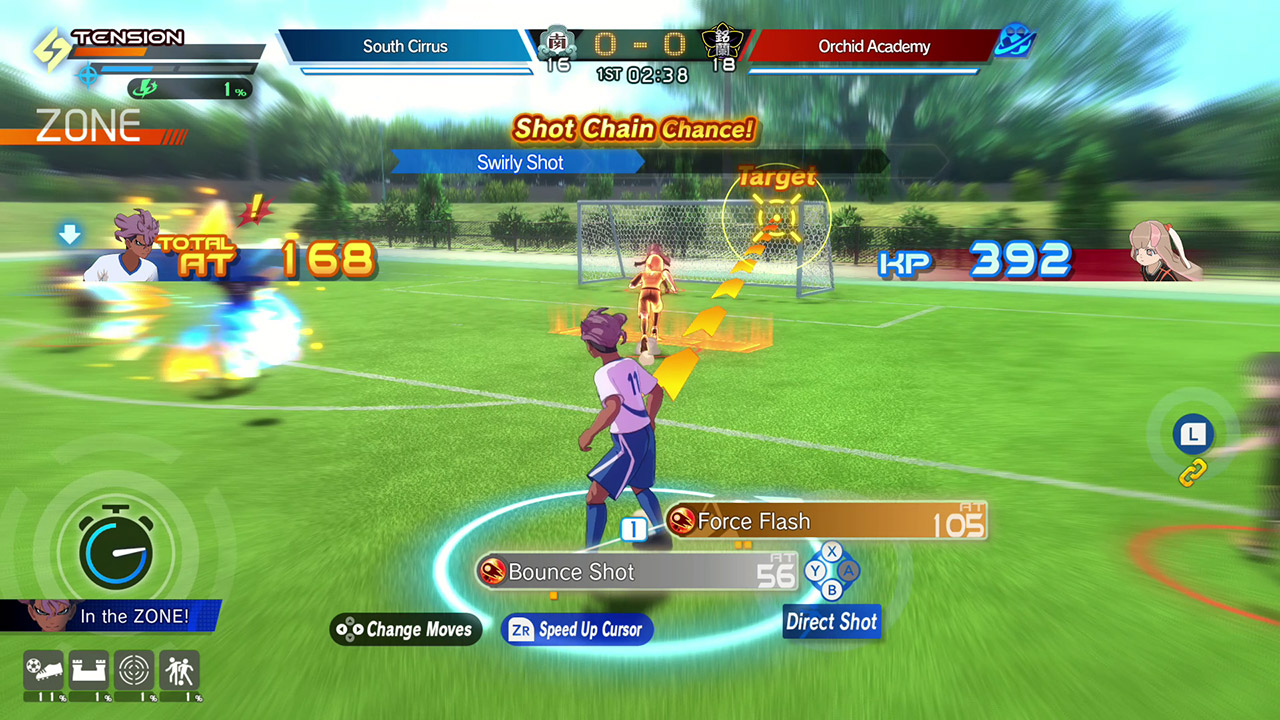This screenshot has width=1280, height=720.
Task: Click the concentric target stat icon
Action: [x=134, y=670]
